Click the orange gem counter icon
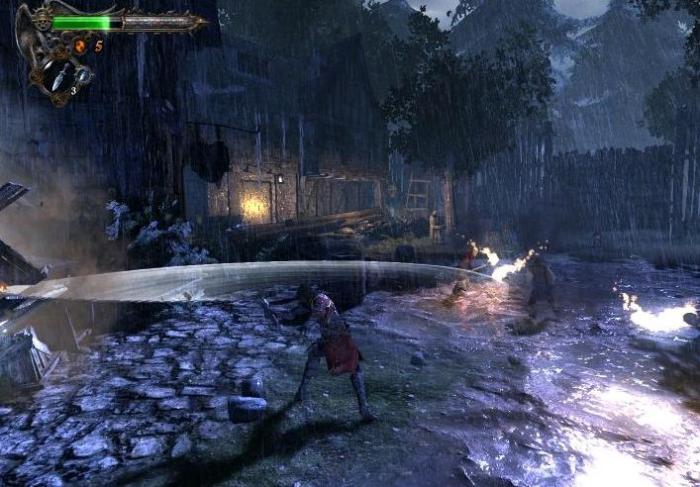This screenshot has width=700, height=487. (81, 46)
